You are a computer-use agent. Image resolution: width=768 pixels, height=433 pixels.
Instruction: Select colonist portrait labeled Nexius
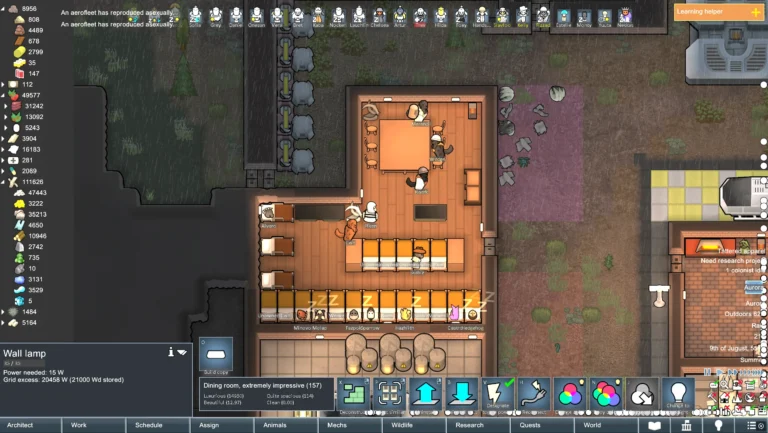point(625,16)
